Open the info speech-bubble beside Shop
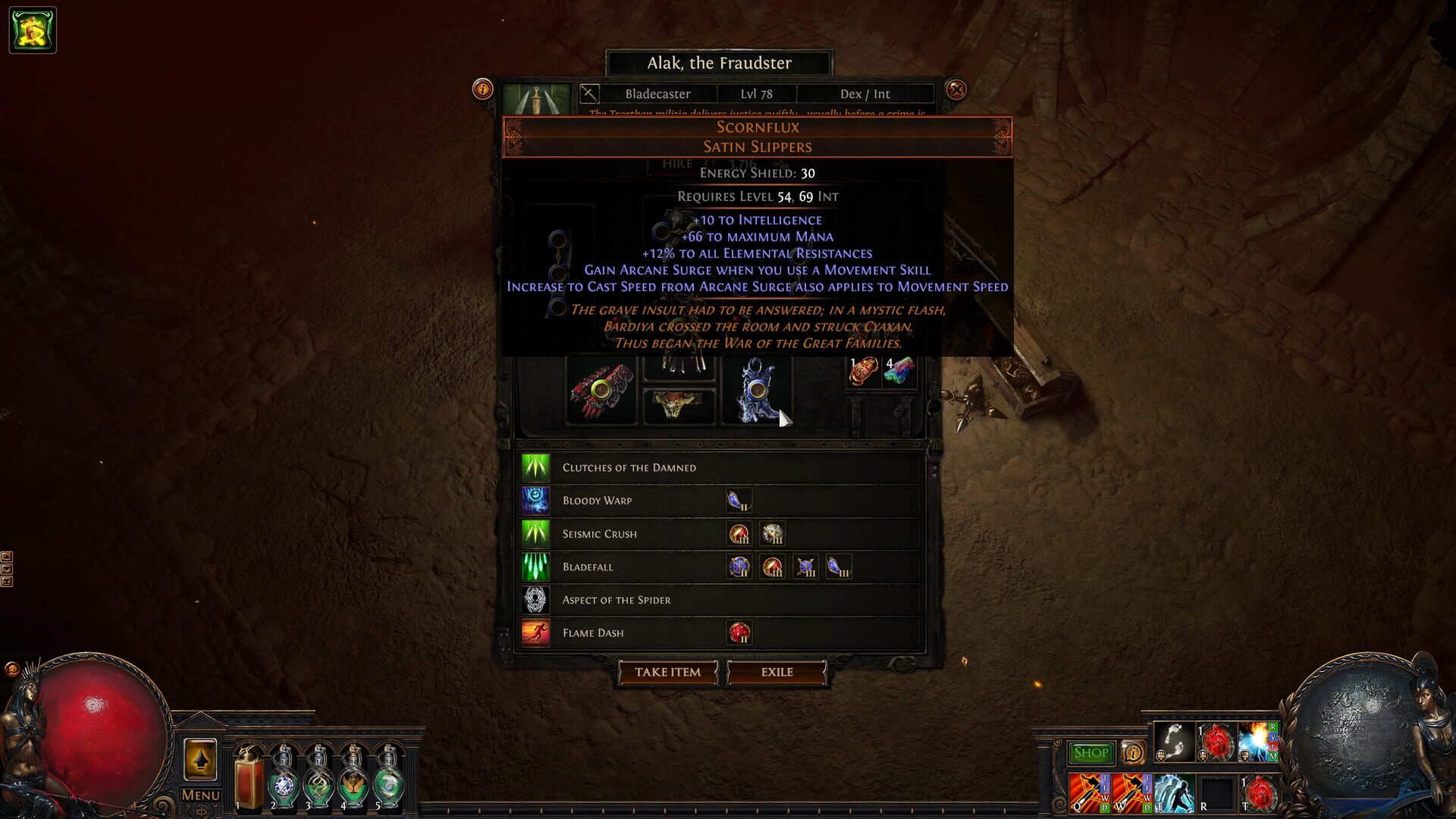This screenshot has height=819, width=1456. click(1133, 753)
